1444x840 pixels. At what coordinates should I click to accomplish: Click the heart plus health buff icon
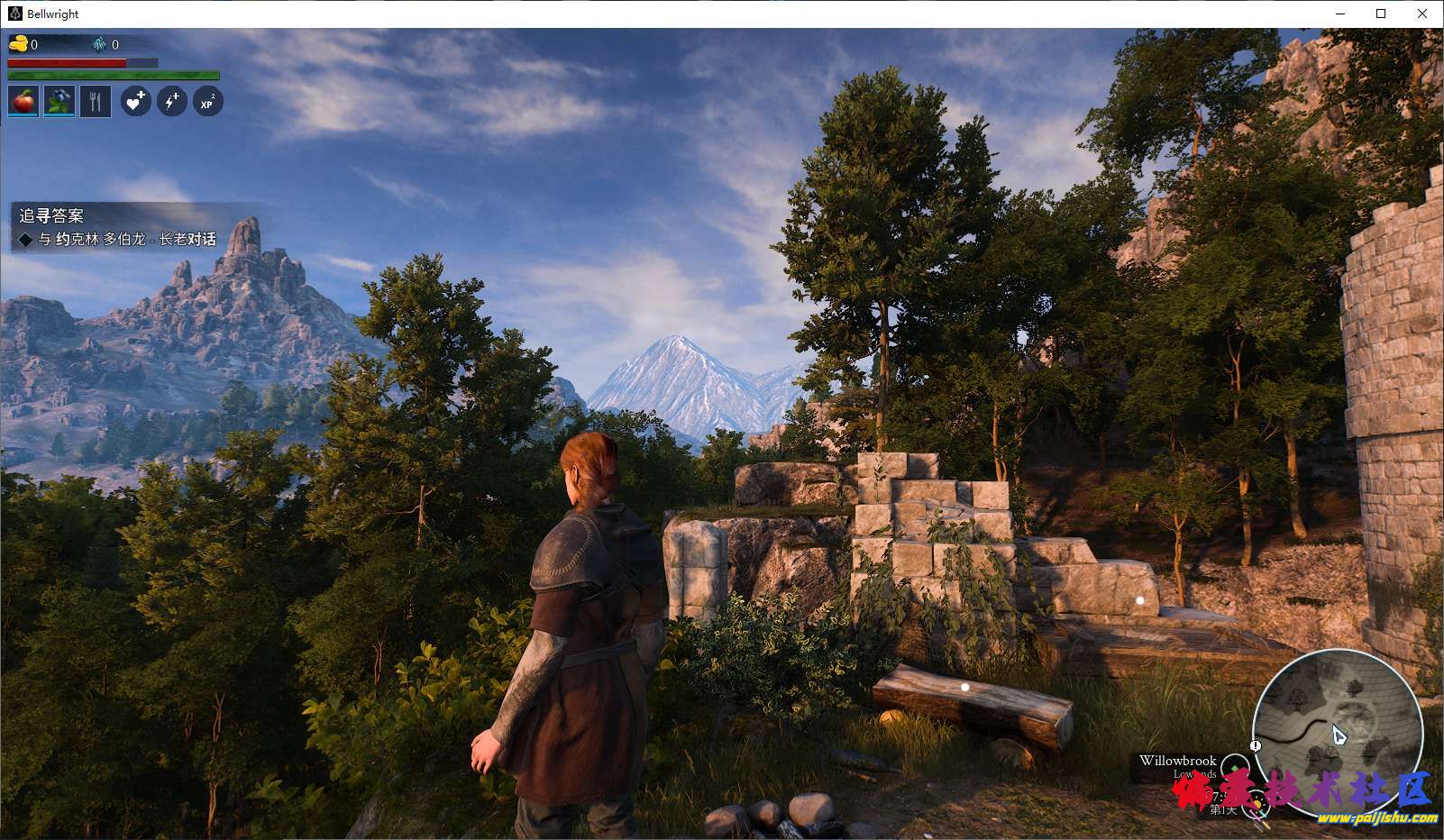tap(135, 102)
